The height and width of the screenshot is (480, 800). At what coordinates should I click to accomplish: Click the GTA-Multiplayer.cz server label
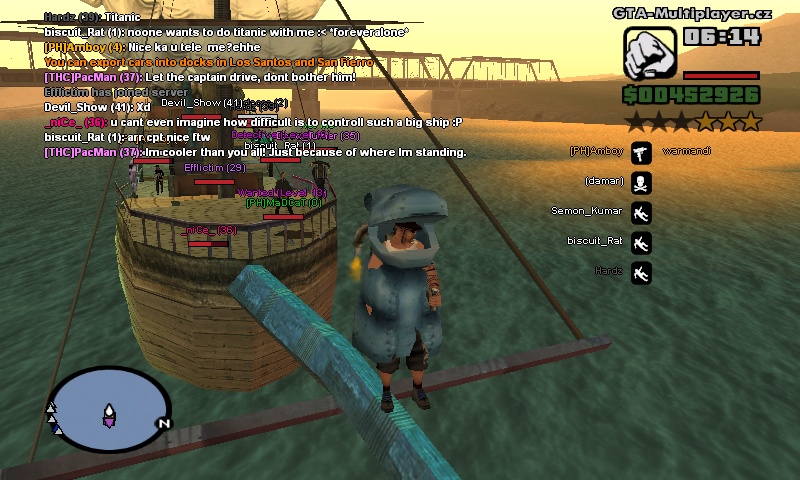(x=692, y=13)
